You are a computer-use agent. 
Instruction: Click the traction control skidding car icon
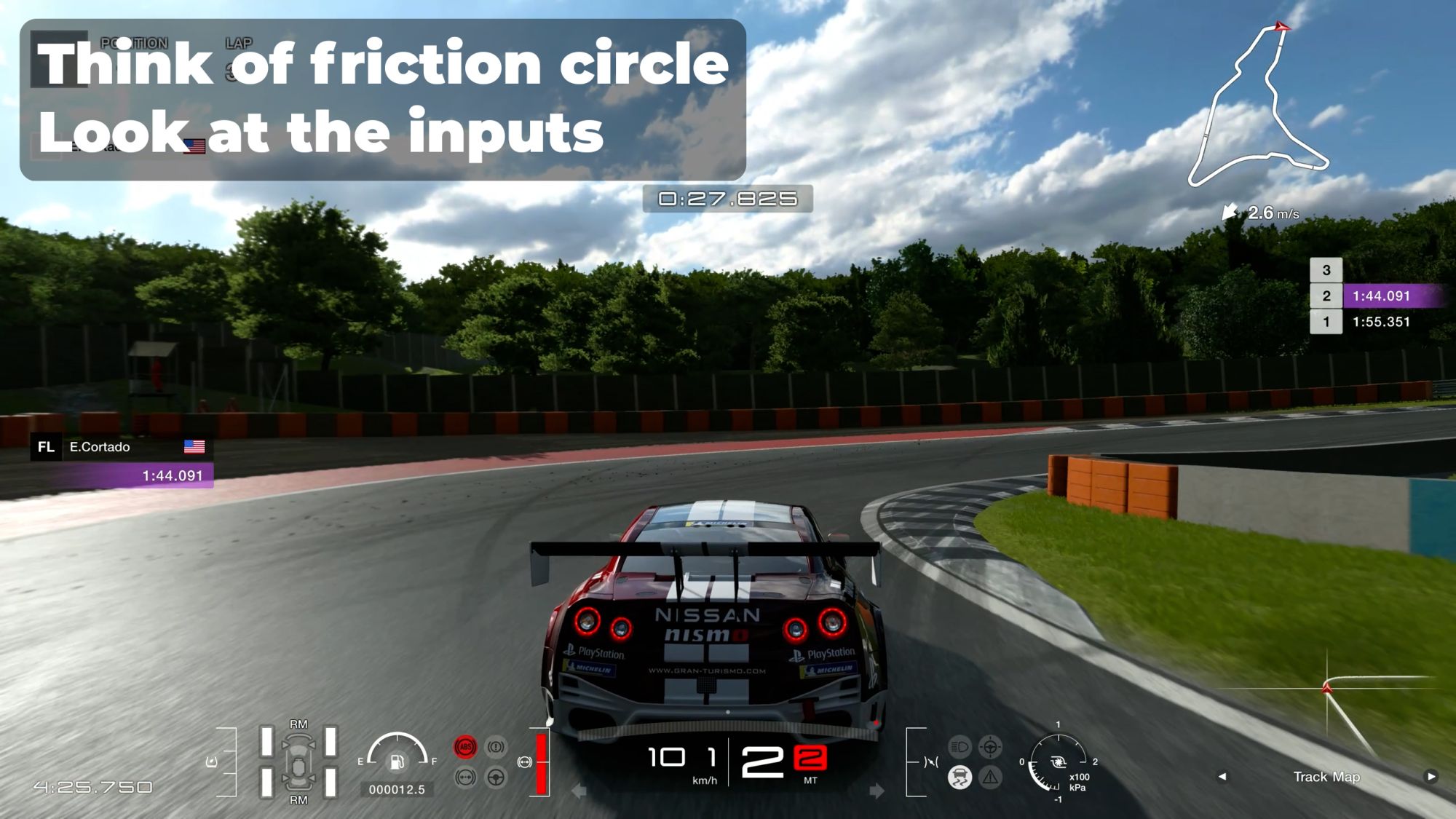[x=960, y=778]
